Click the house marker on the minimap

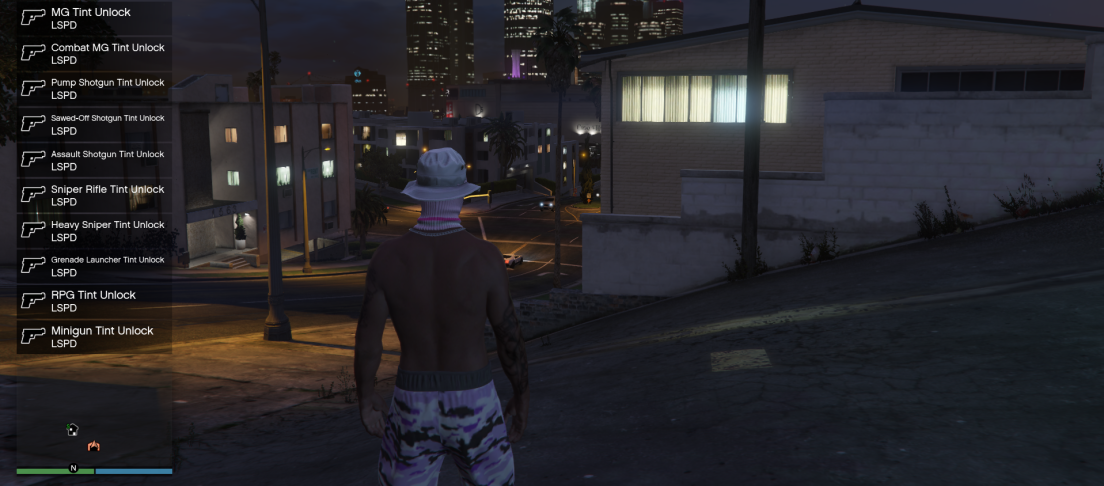click(72, 429)
